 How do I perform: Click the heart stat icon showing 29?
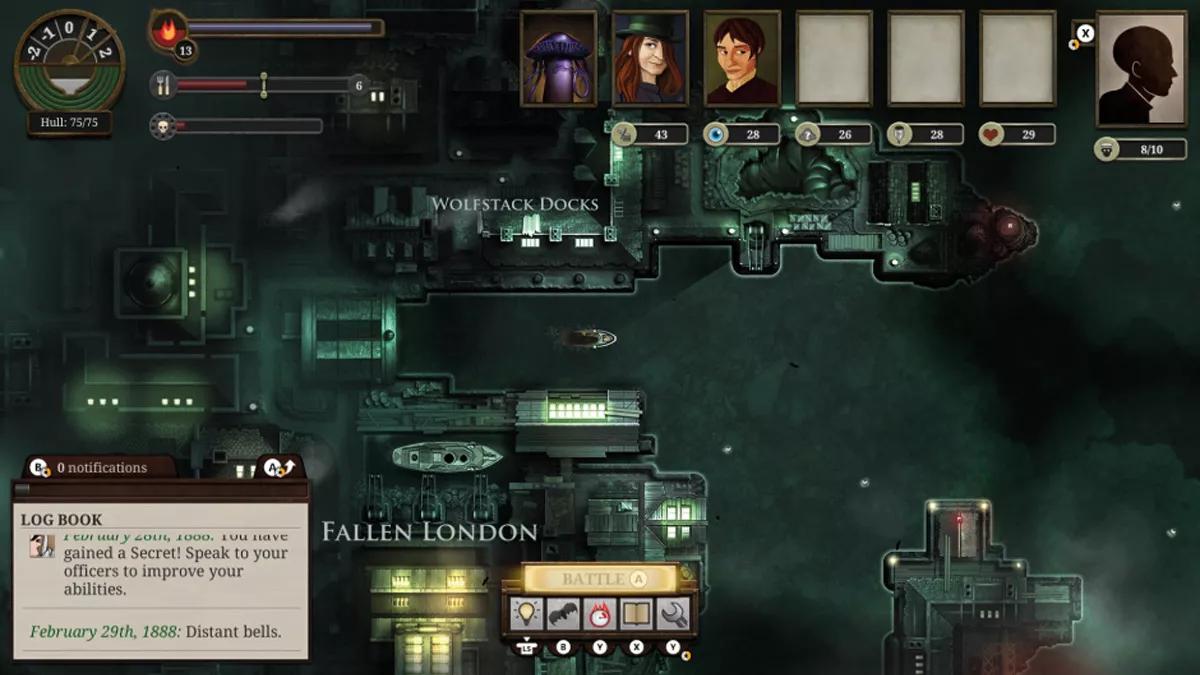[991, 134]
